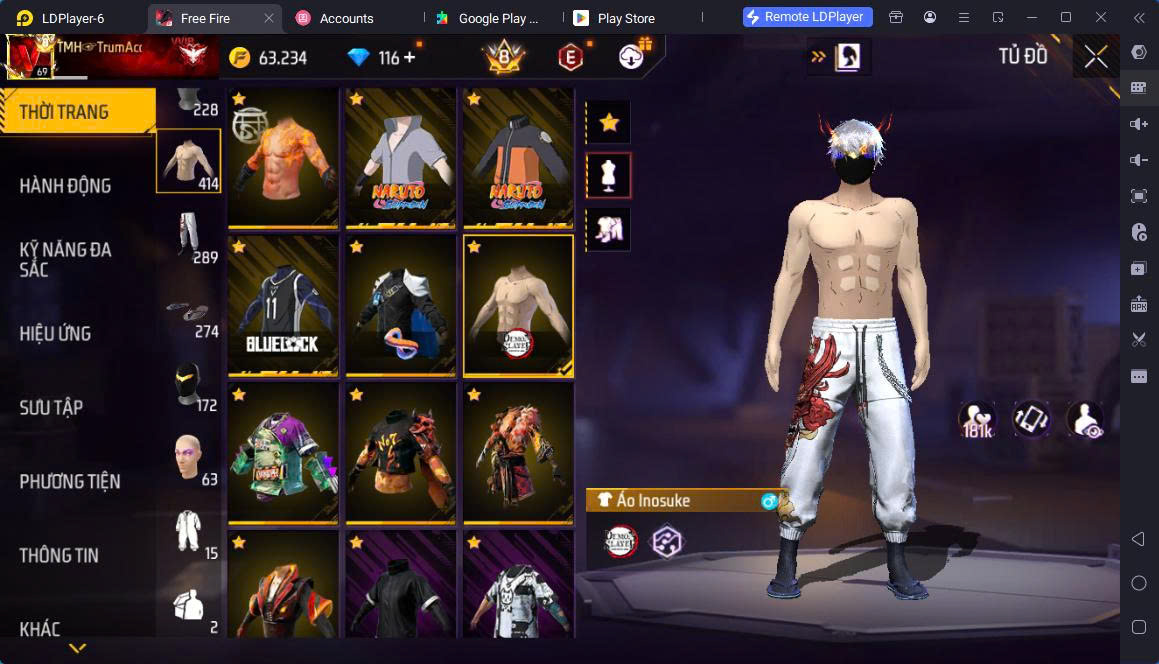Select the orange and black Naruto jacket
Image resolution: width=1159 pixels, height=664 pixels.
518,158
